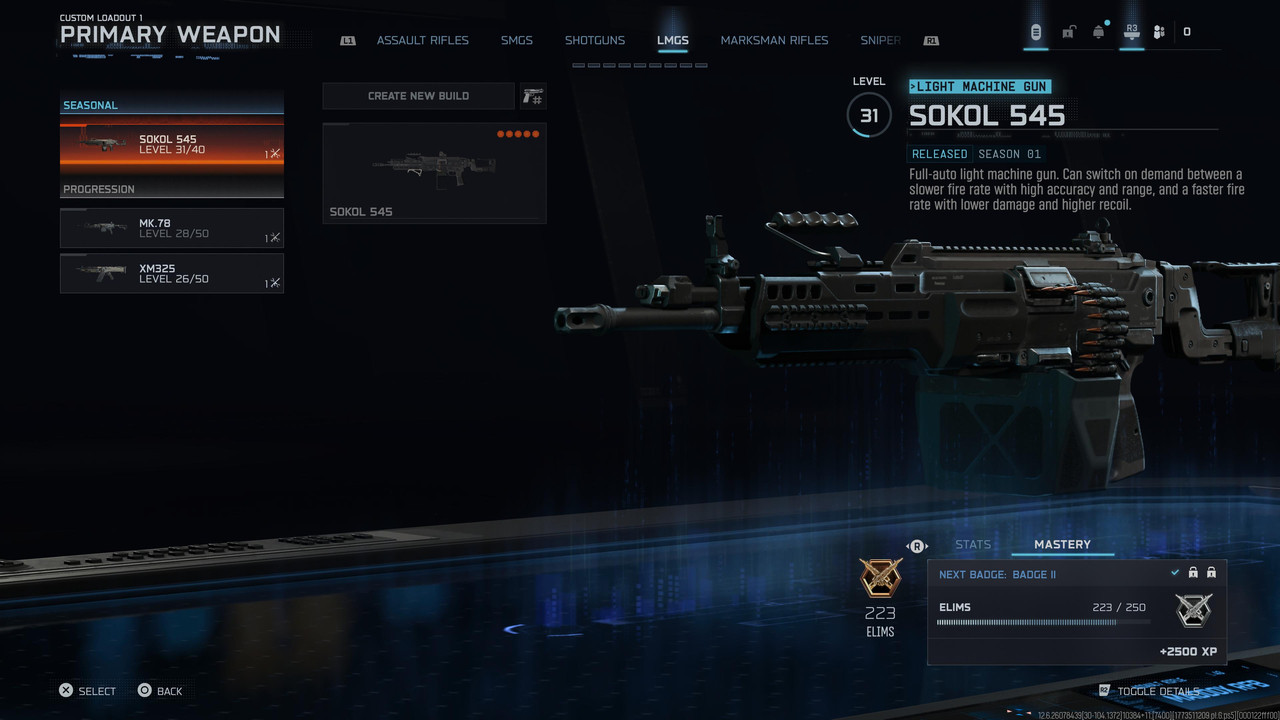Image resolution: width=1280 pixels, height=720 pixels.
Task: Switch to the Sniper category tab
Action: click(880, 41)
